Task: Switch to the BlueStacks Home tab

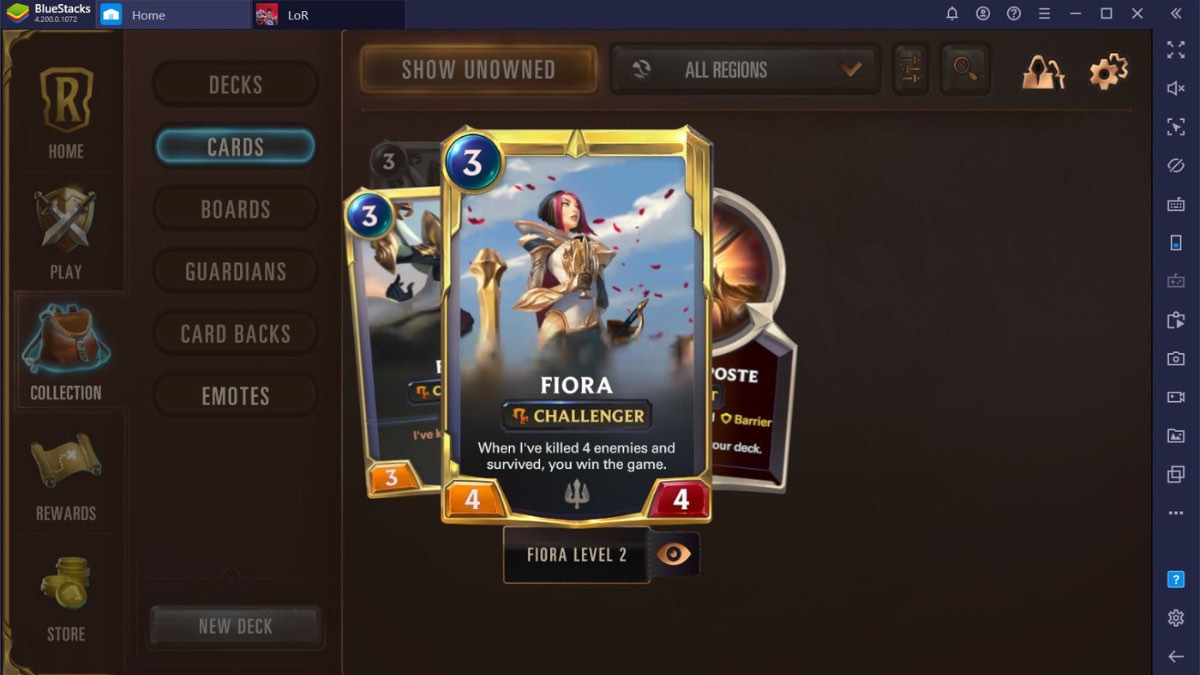Action: (x=147, y=15)
